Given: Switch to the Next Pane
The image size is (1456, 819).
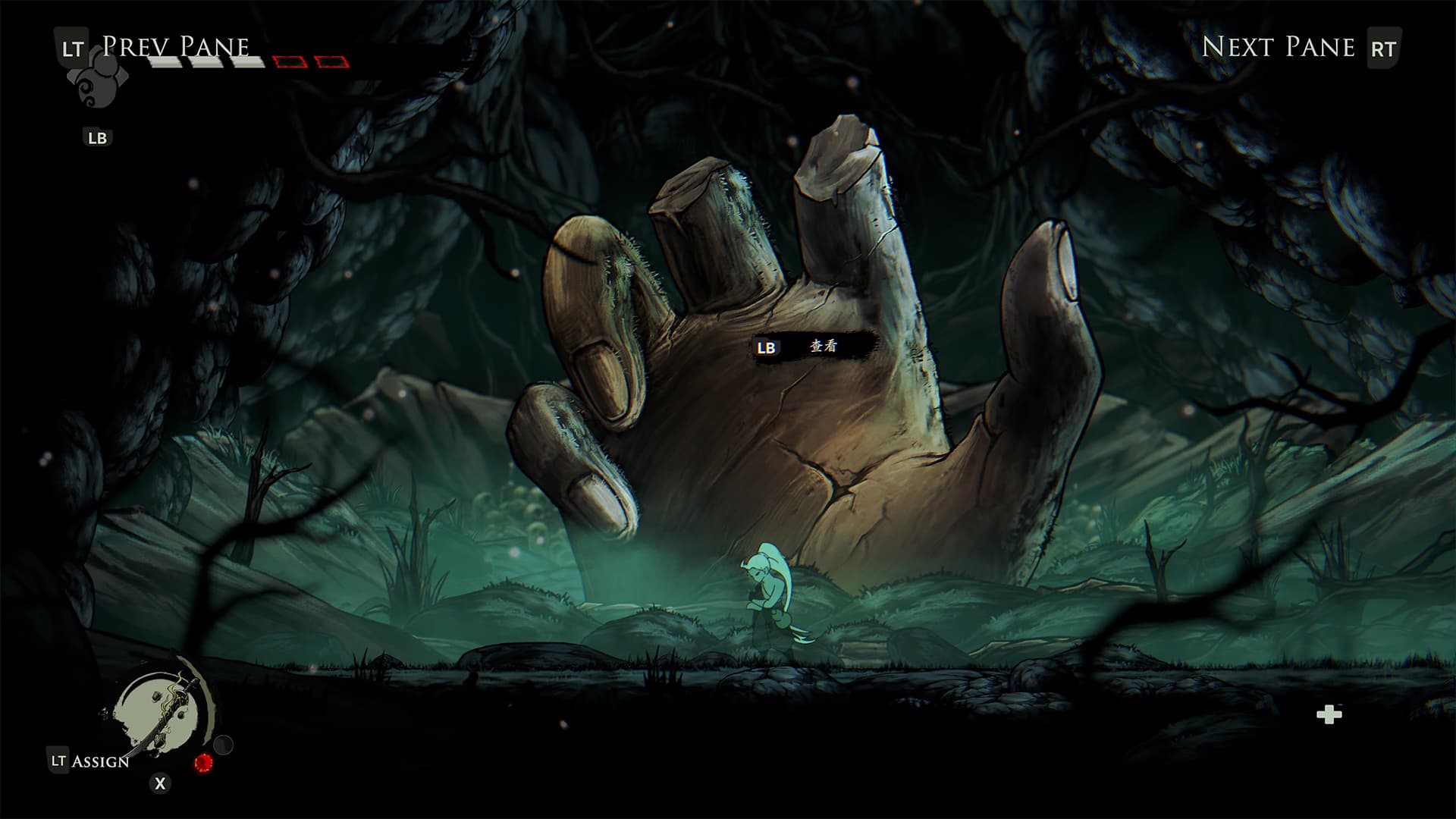Looking at the screenshot, I should click(x=1278, y=47).
